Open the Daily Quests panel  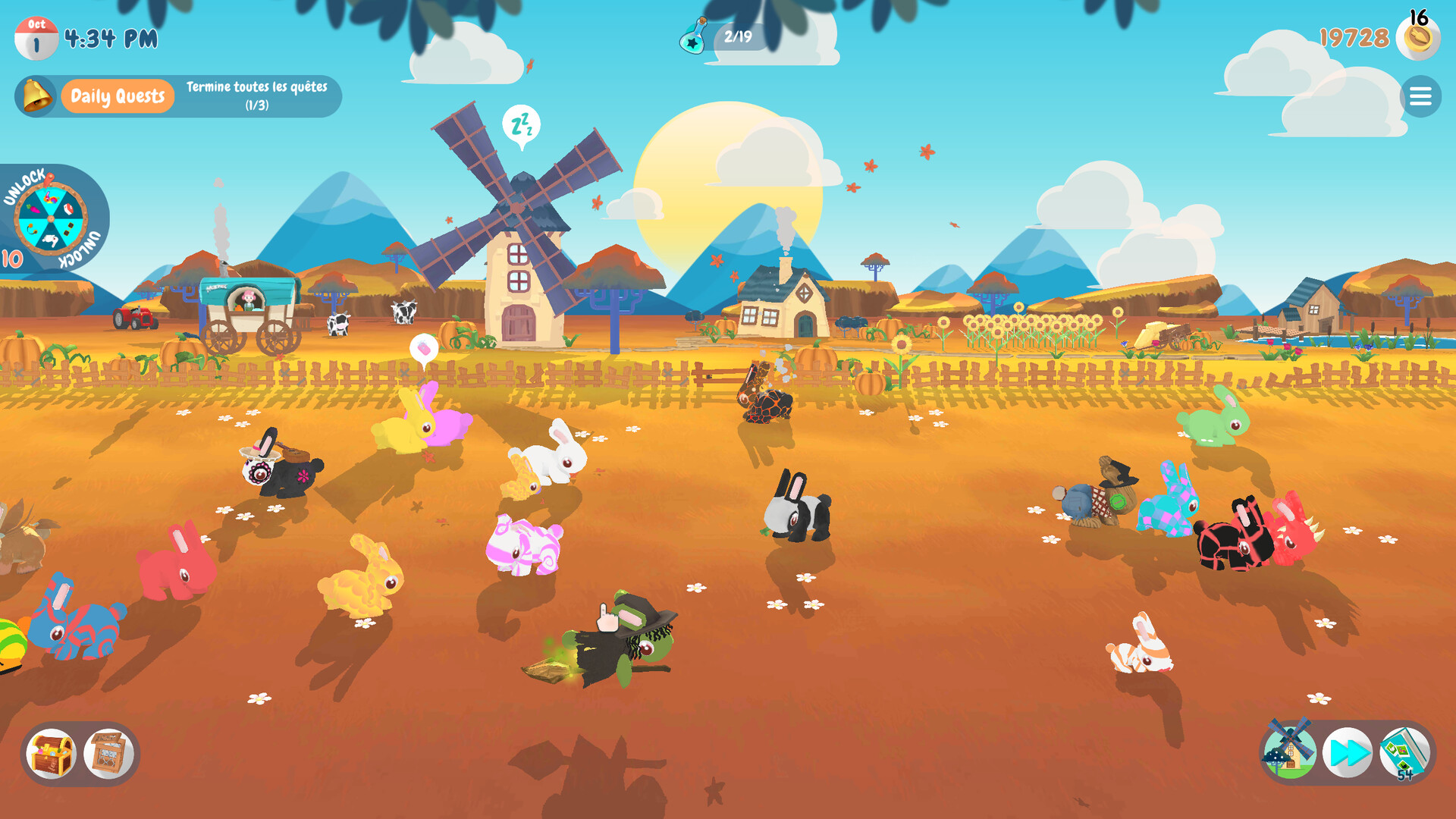118,96
